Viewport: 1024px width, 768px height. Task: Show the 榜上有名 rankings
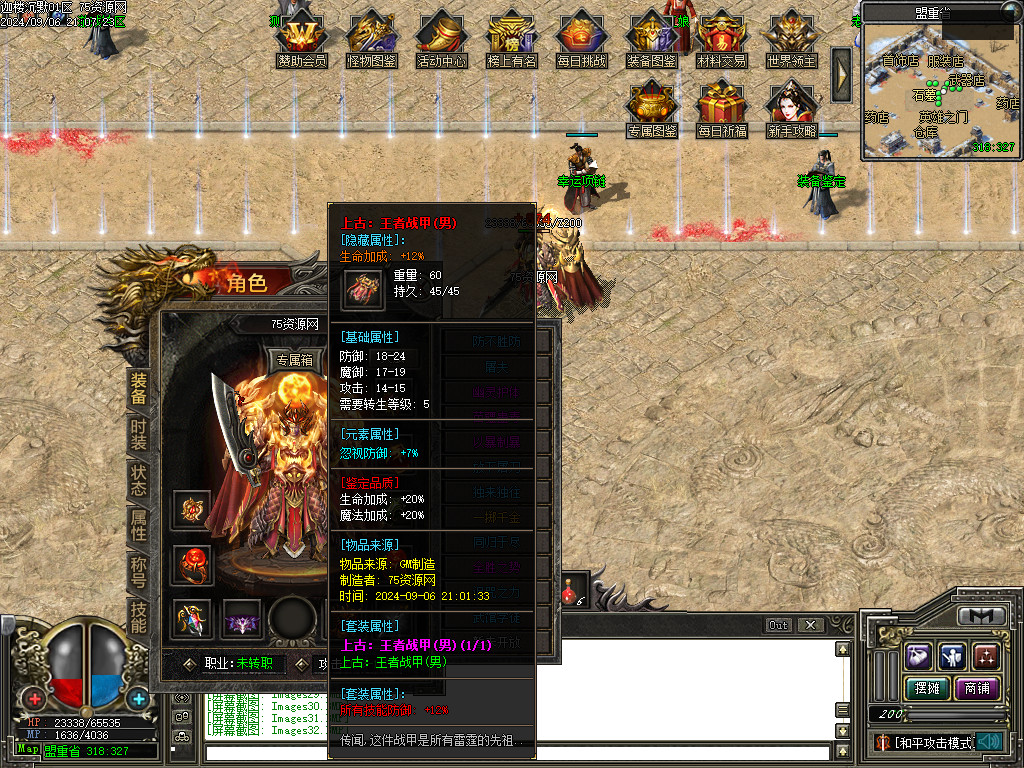point(512,40)
